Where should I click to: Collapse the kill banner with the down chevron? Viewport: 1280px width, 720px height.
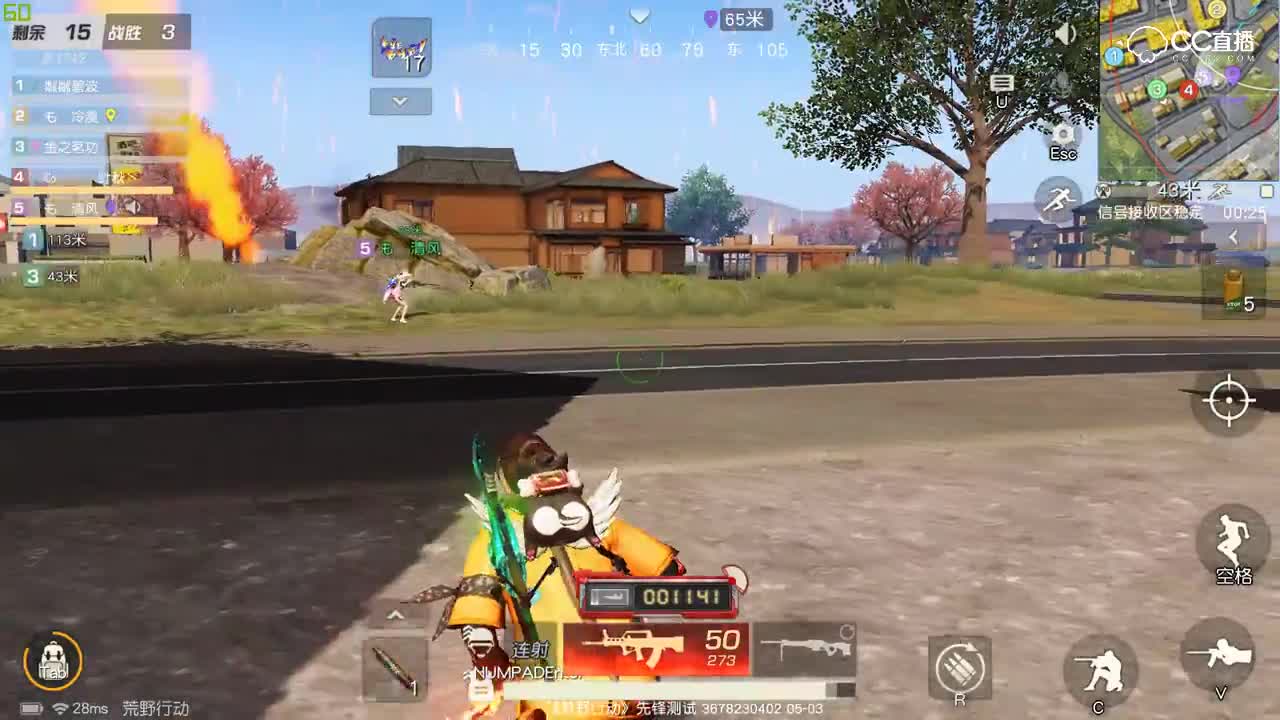(x=400, y=100)
